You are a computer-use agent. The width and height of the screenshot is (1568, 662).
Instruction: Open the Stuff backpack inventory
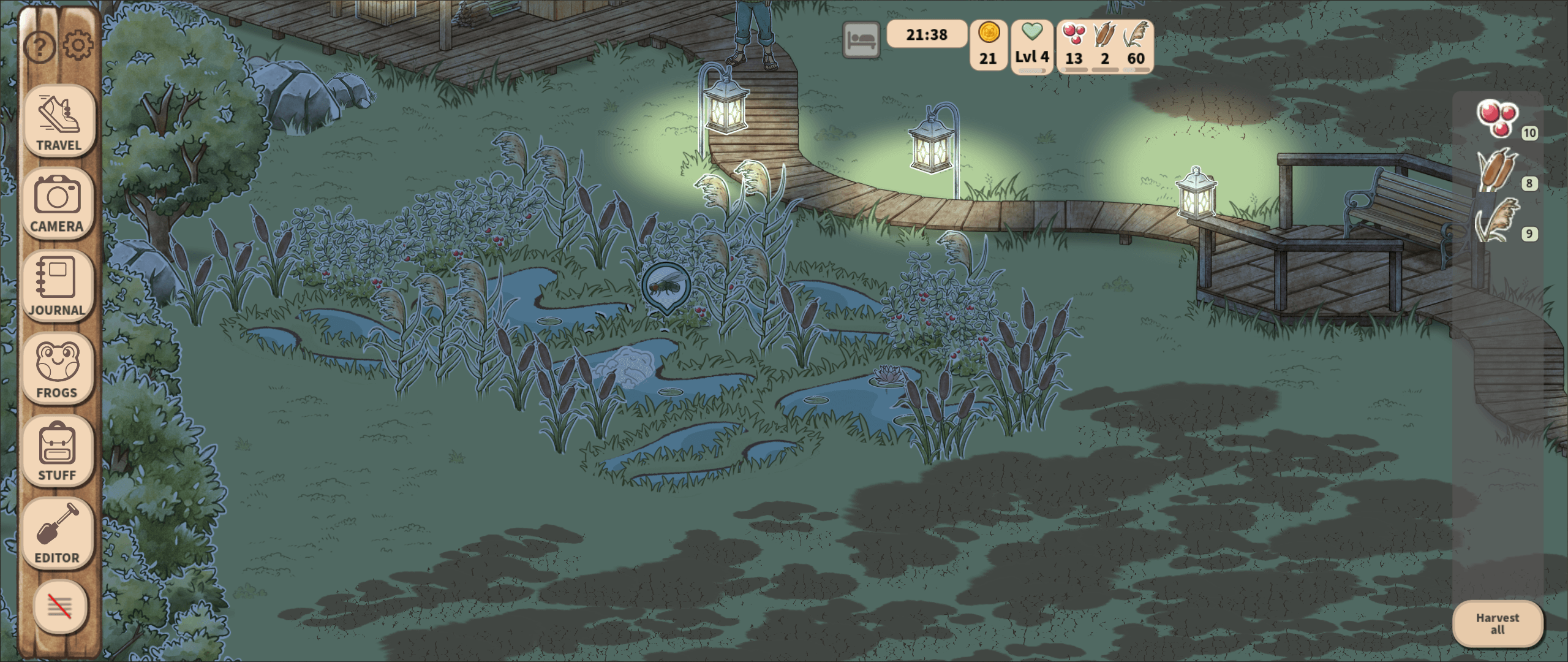(x=58, y=451)
